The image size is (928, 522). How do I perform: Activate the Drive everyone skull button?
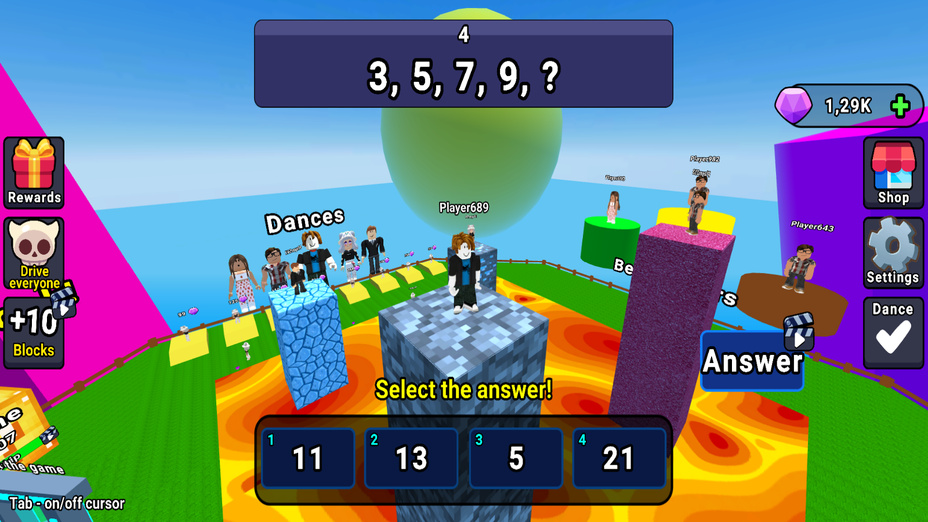[x=34, y=254]
